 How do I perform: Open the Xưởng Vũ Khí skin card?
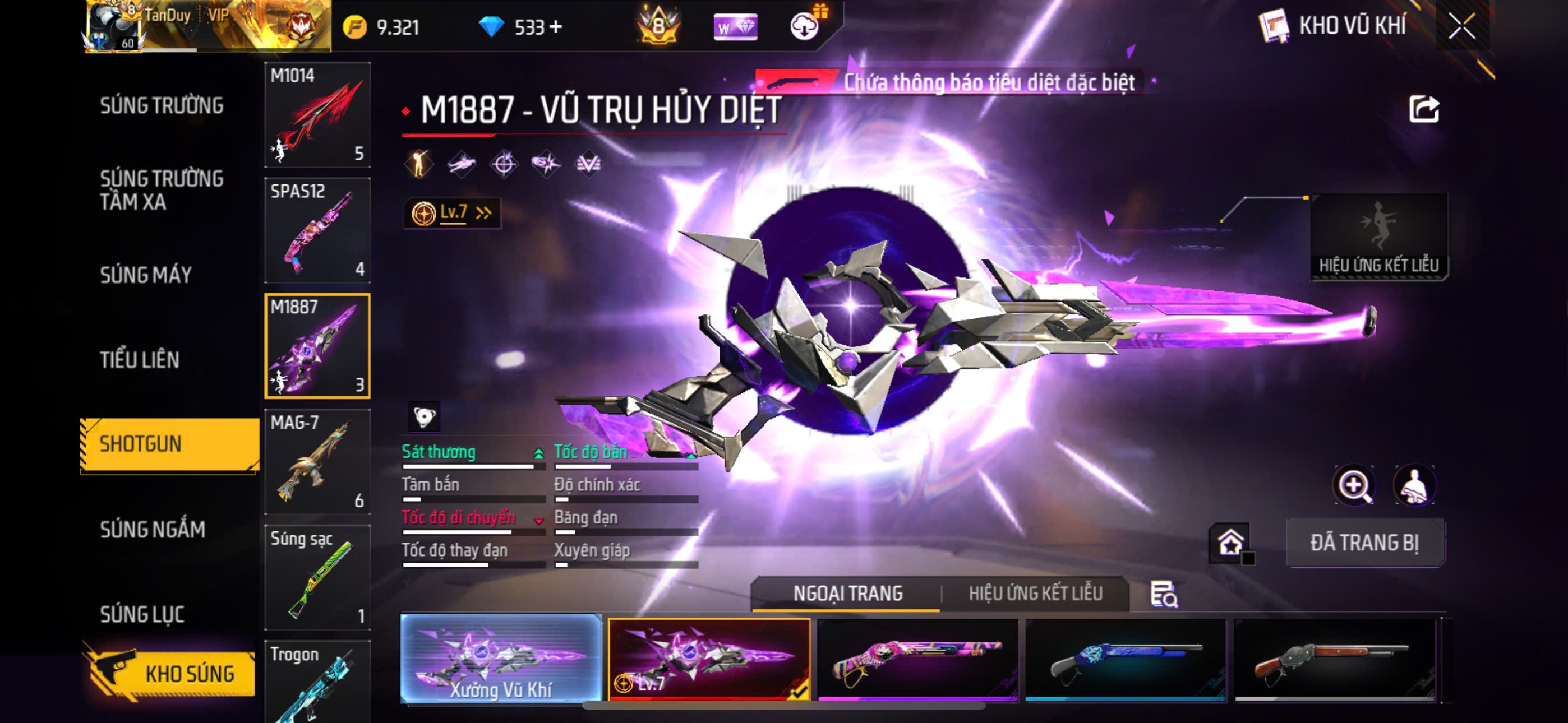(501, 659)
